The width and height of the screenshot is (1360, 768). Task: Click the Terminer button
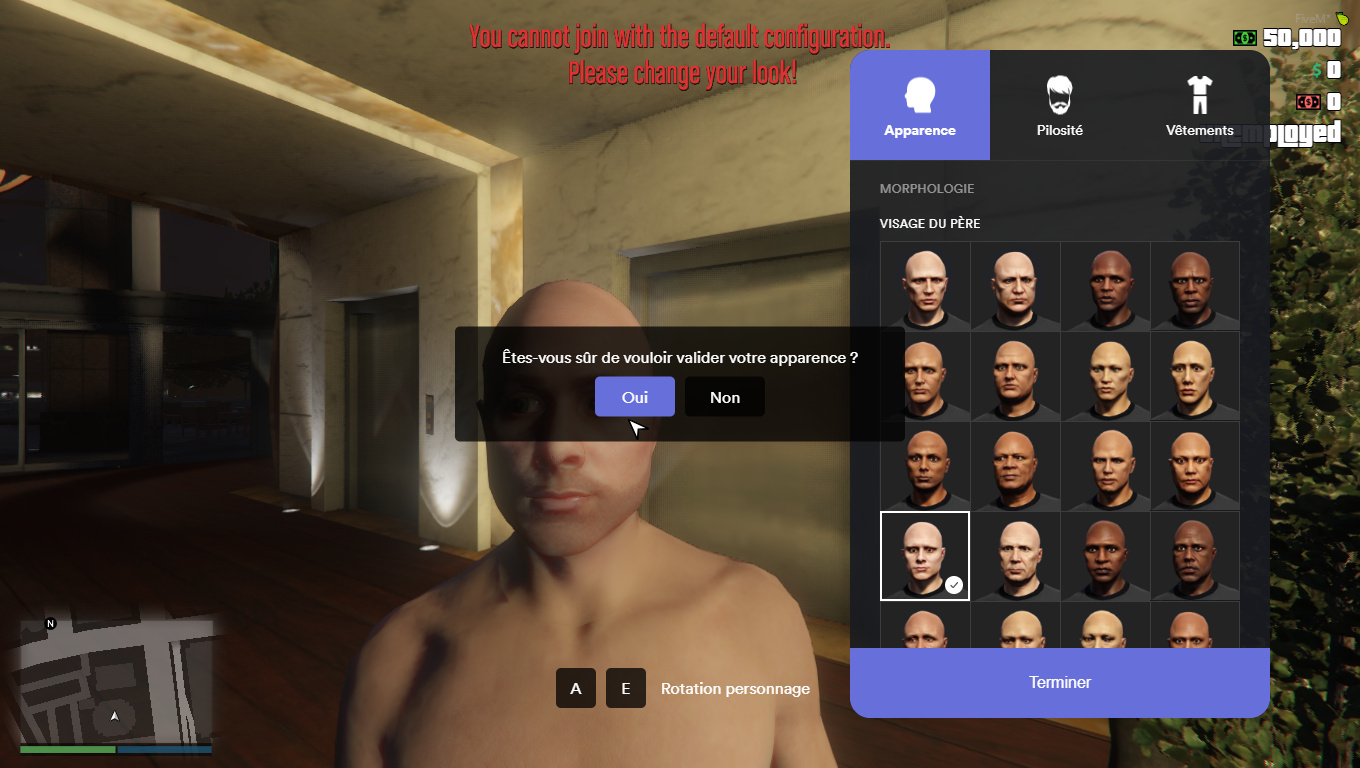(1059, 682)
